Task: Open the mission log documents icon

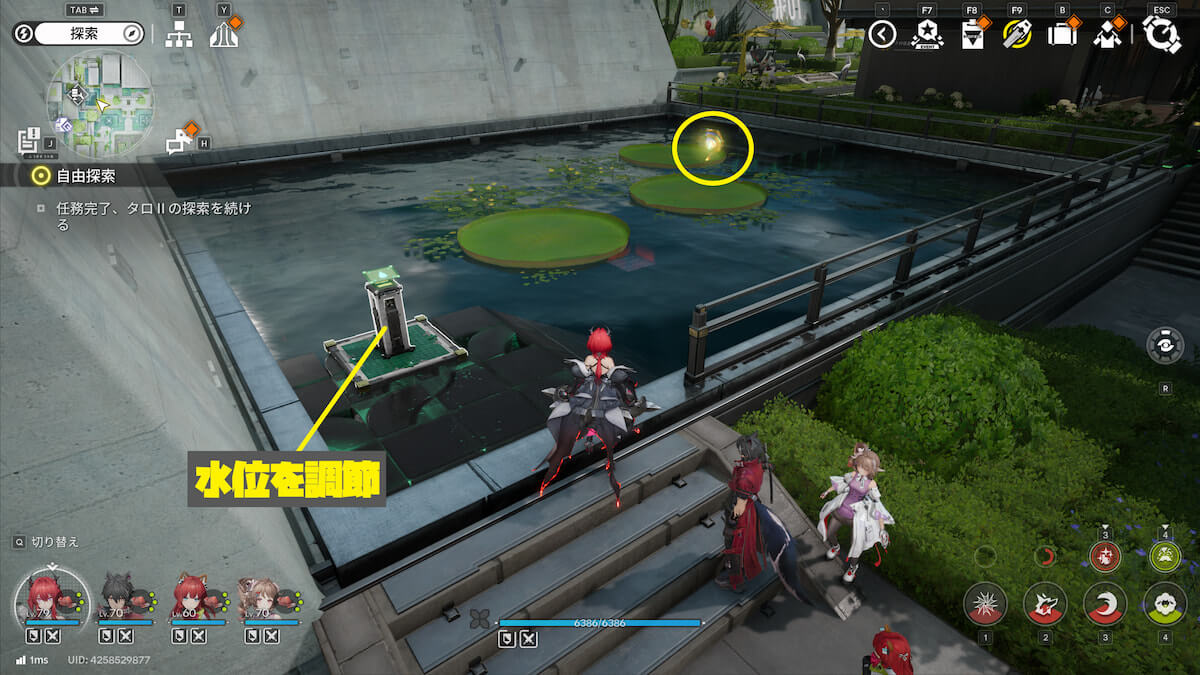Action: (x=29, y=139)
